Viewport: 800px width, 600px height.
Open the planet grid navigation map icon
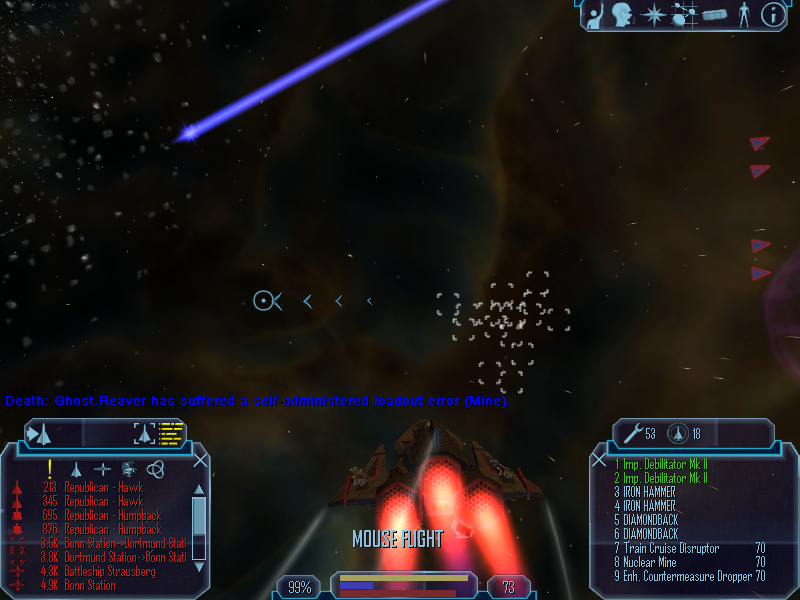684,15
